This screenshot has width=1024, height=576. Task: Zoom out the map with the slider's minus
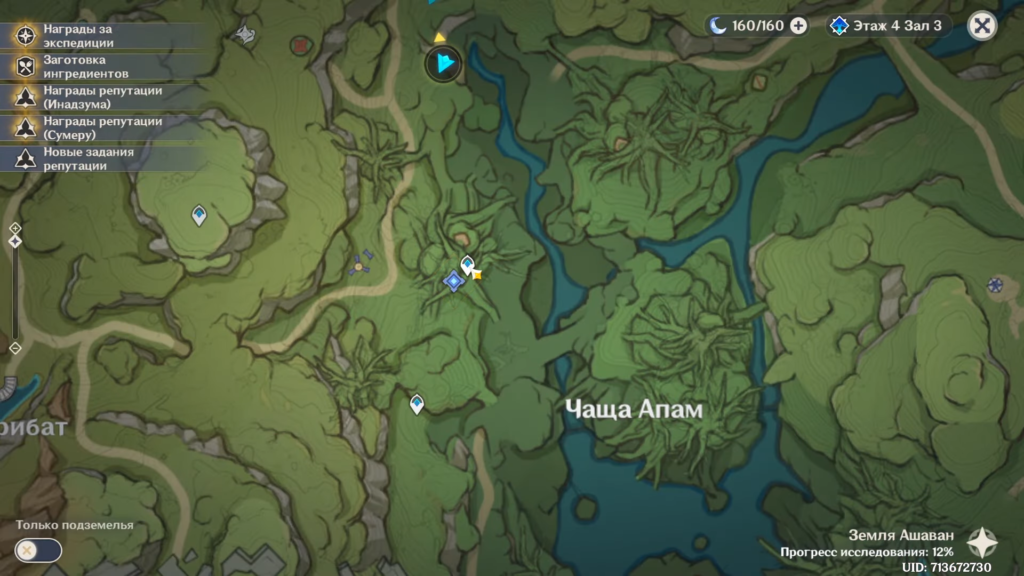(x=15, y=348)
